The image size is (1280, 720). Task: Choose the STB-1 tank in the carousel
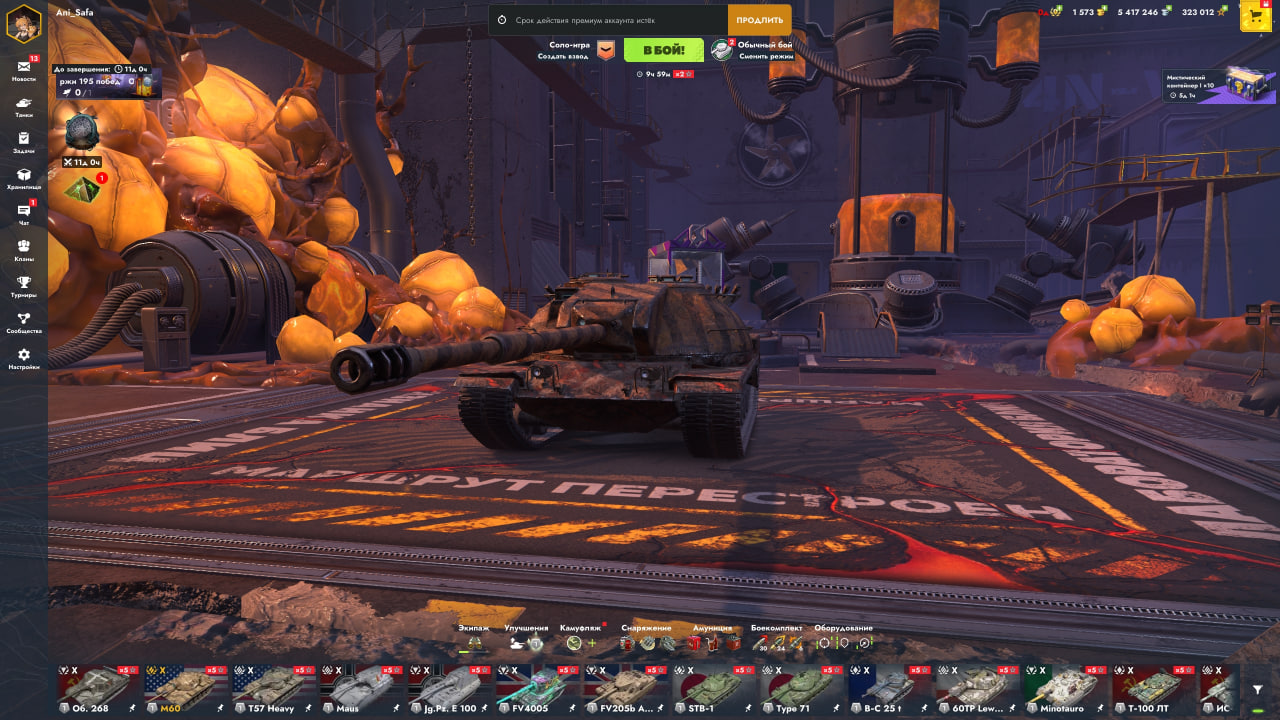click(x=712, y=688)
